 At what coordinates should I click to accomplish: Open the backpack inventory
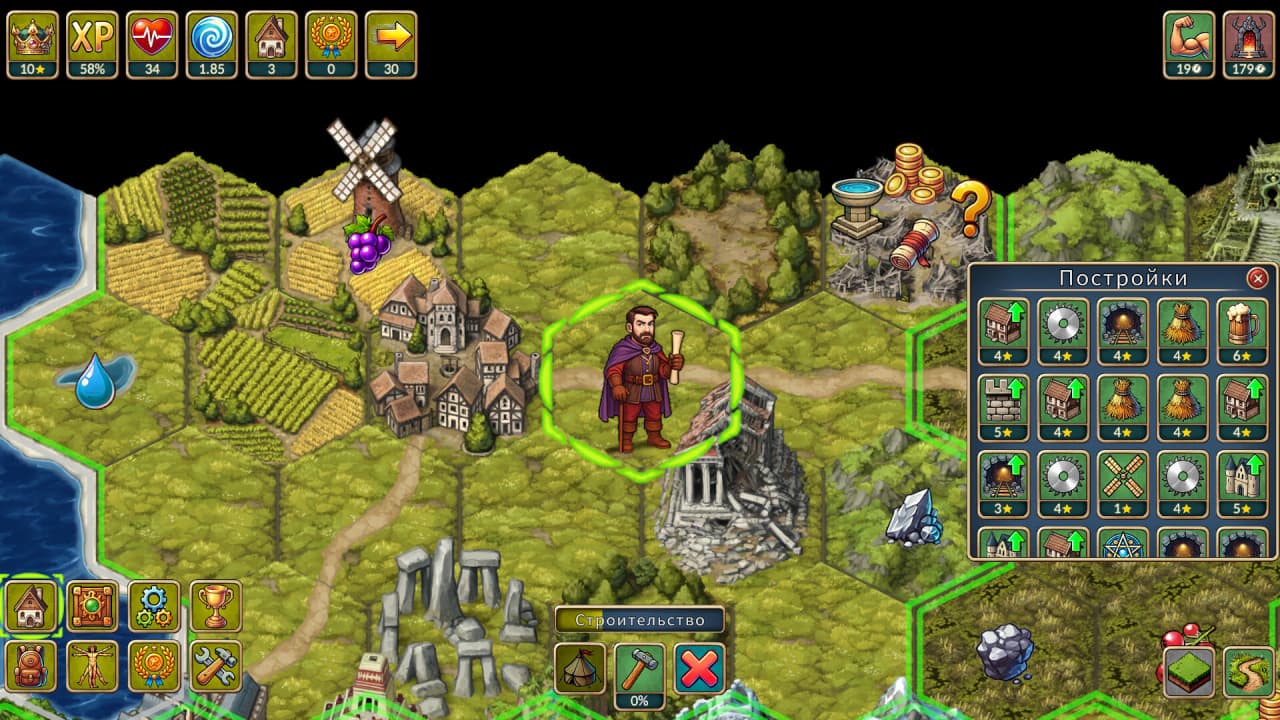(30, 666)
